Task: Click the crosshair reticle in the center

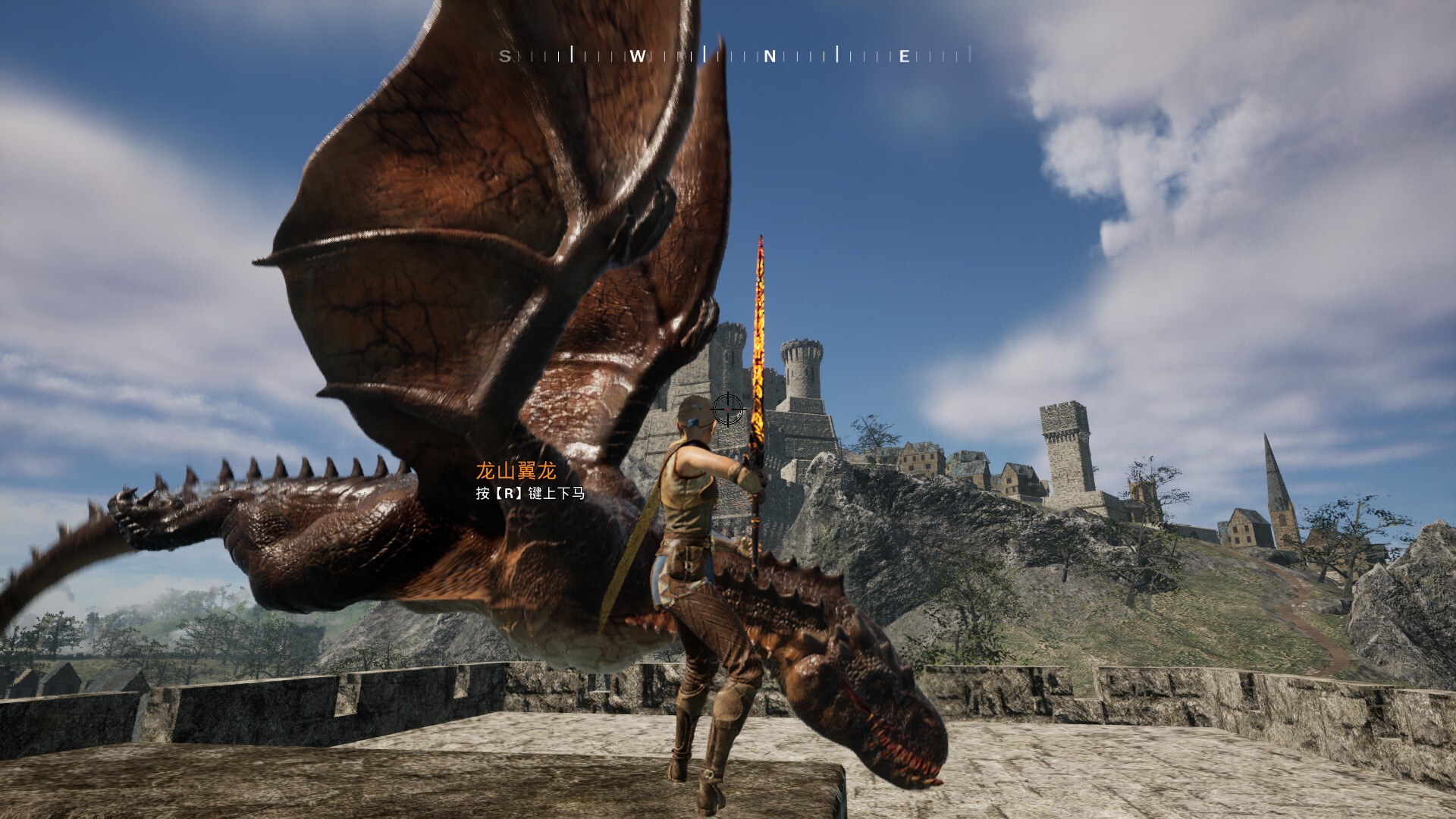Action: 728,409
